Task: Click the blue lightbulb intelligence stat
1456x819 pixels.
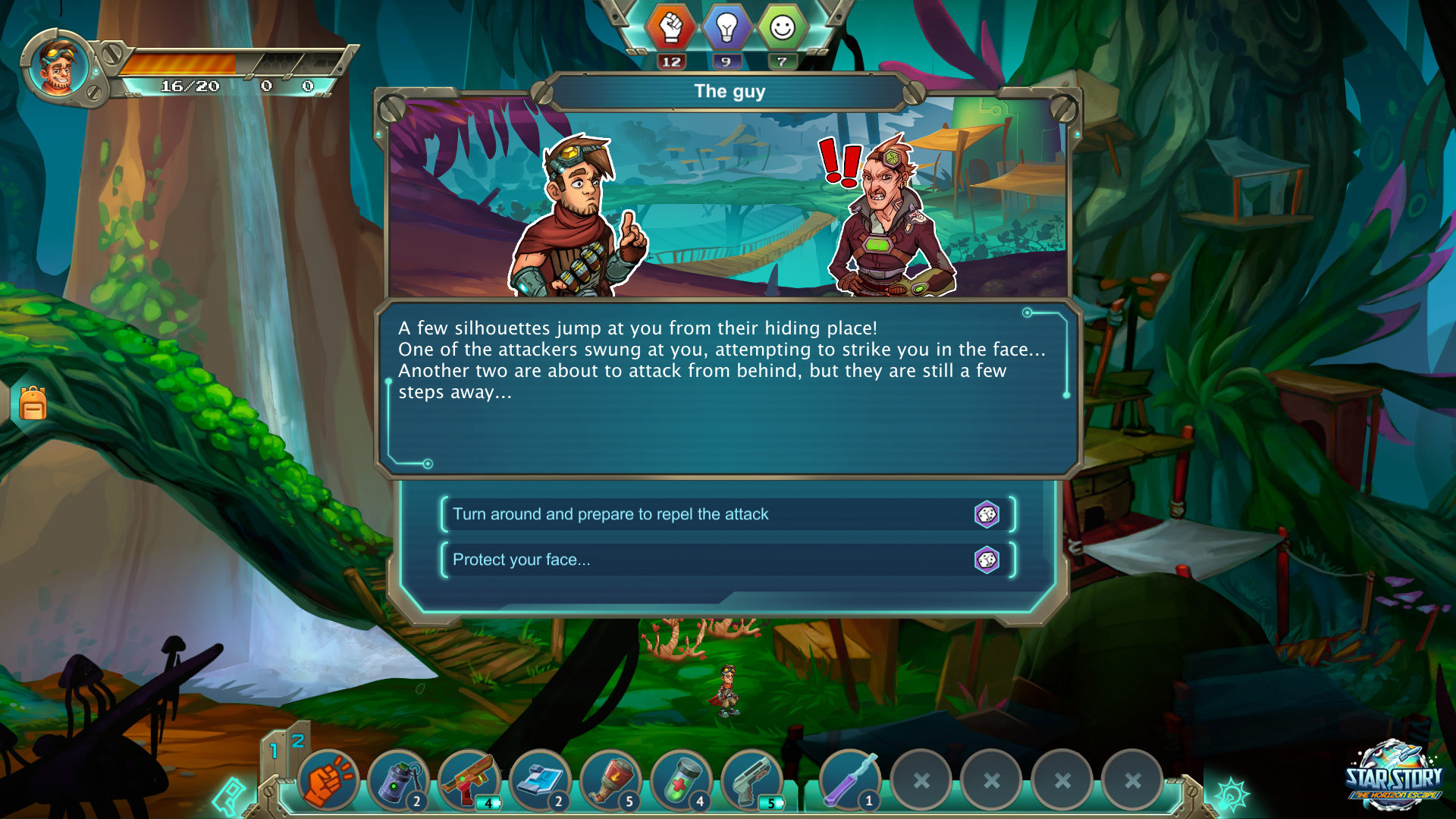Action: (727, 27)
